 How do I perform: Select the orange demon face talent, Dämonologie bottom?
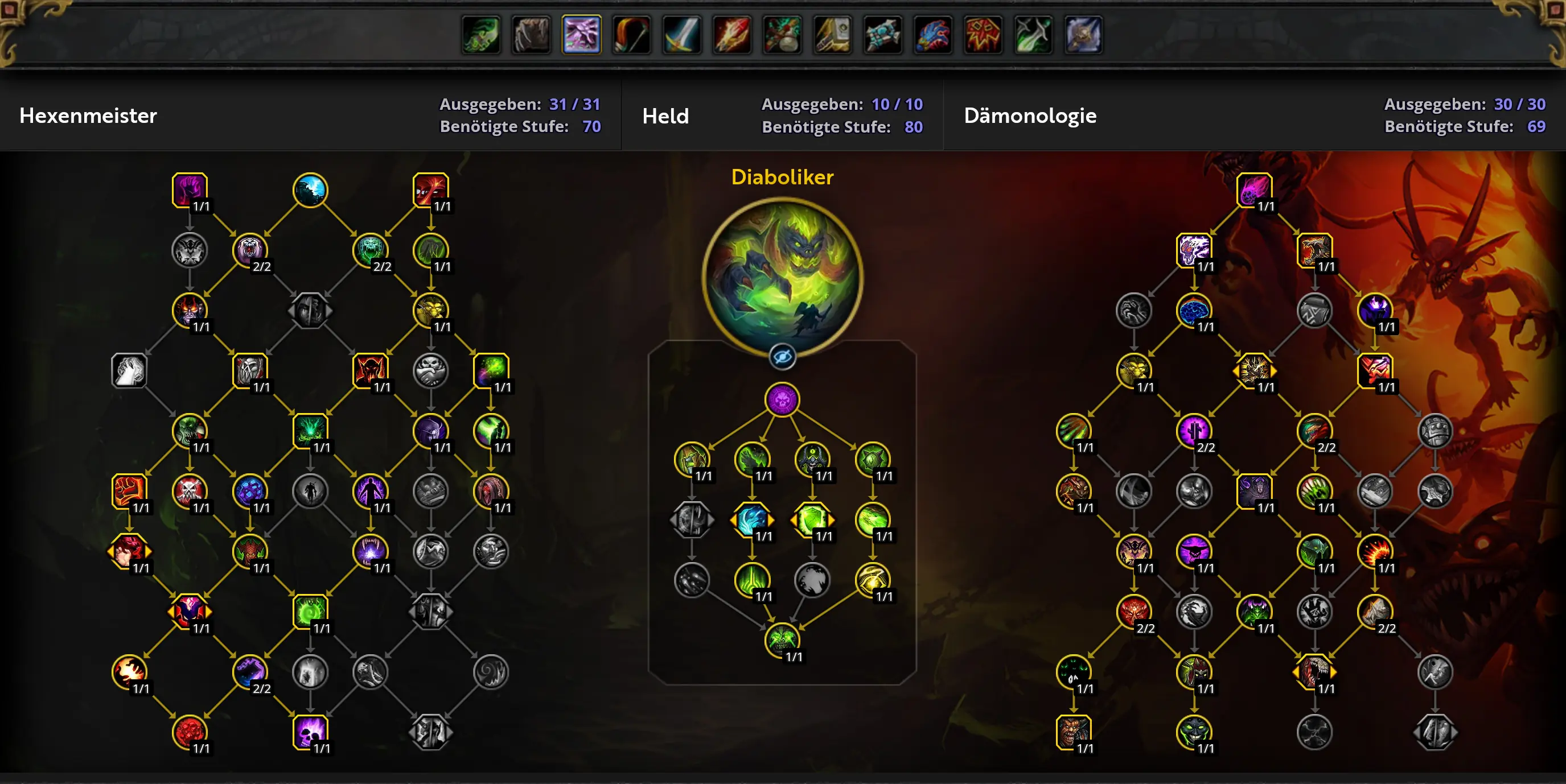pos(1074,732)
